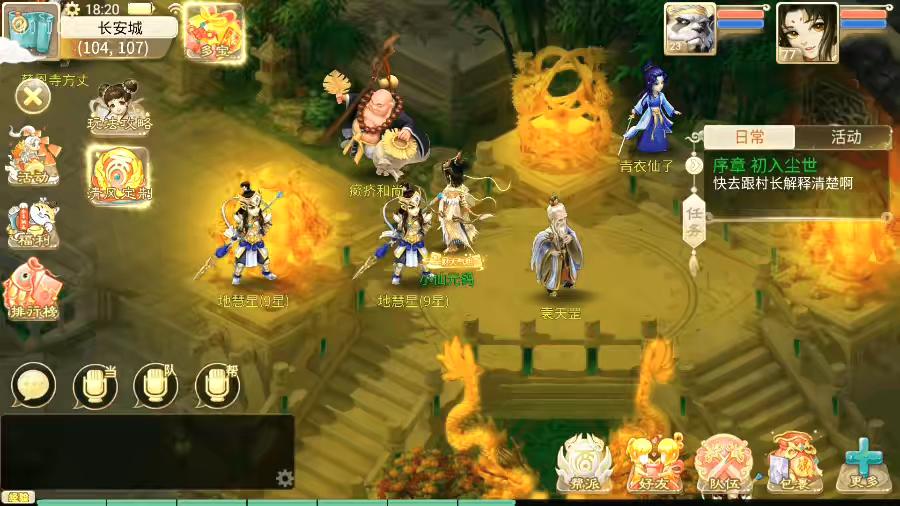Activate the 帮 guild voice microphone
Screen dimensions: 900x506
pyautogui.click(x=216, y=385)
